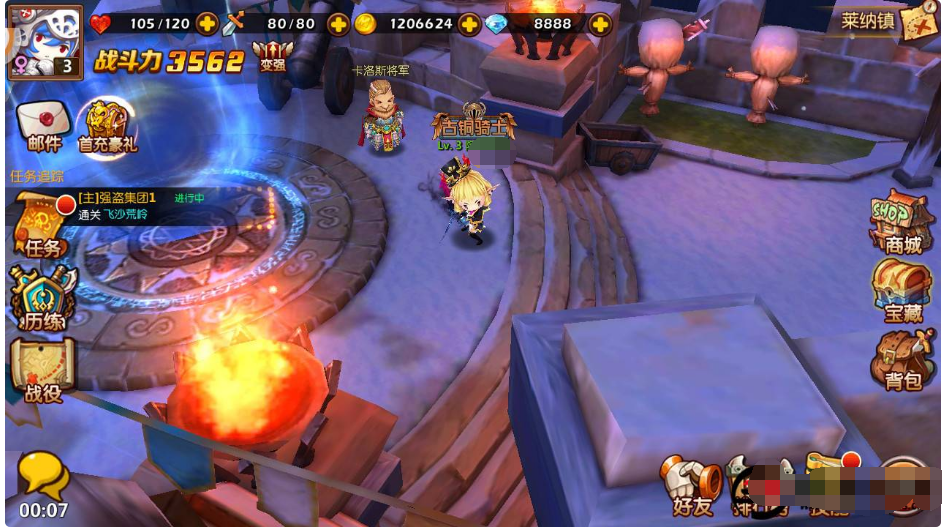
Task: Show the 好友 friends list
Action: coord(692,486)
